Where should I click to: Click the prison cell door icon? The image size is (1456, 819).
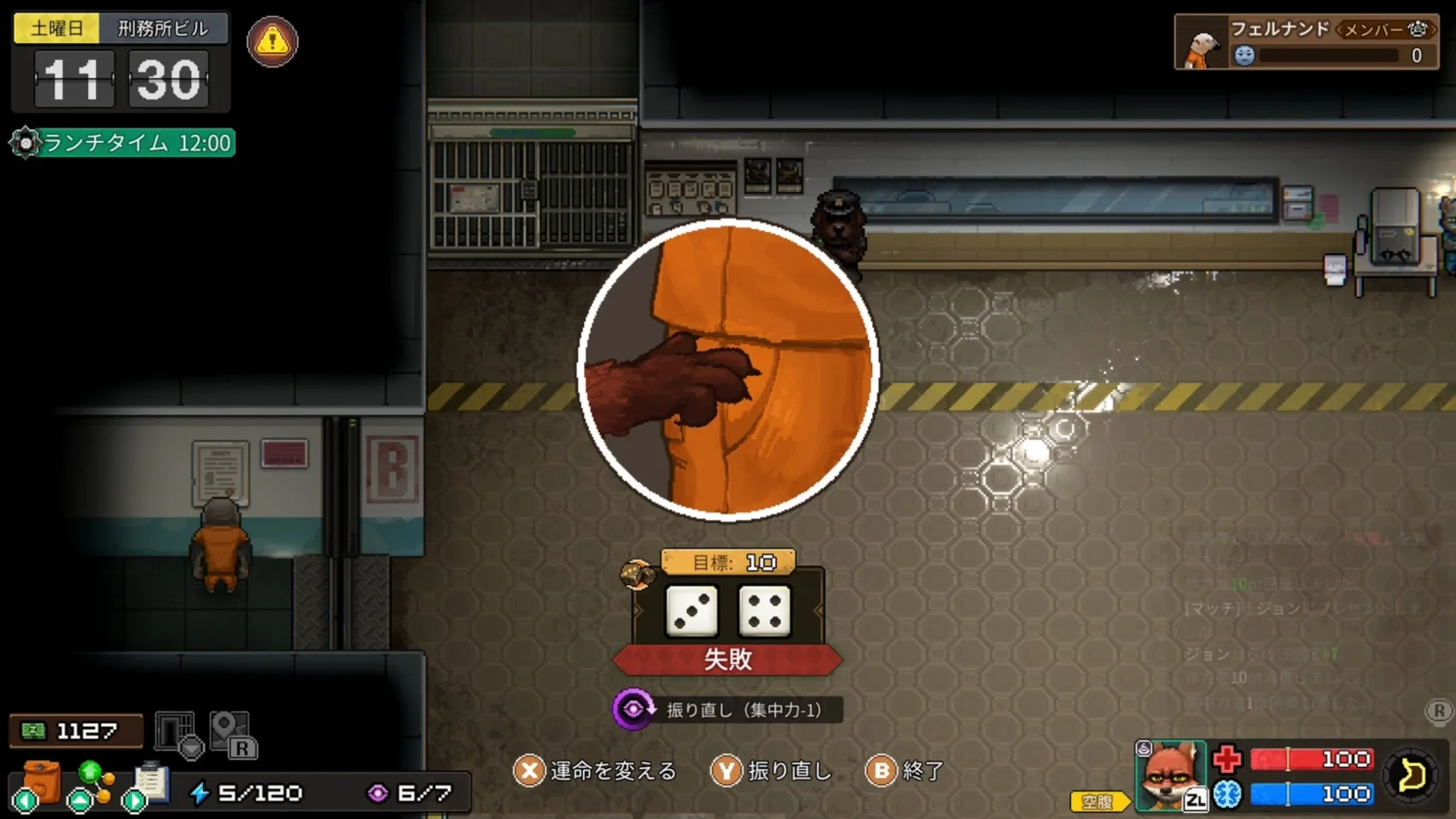click(x=175, y=730)
